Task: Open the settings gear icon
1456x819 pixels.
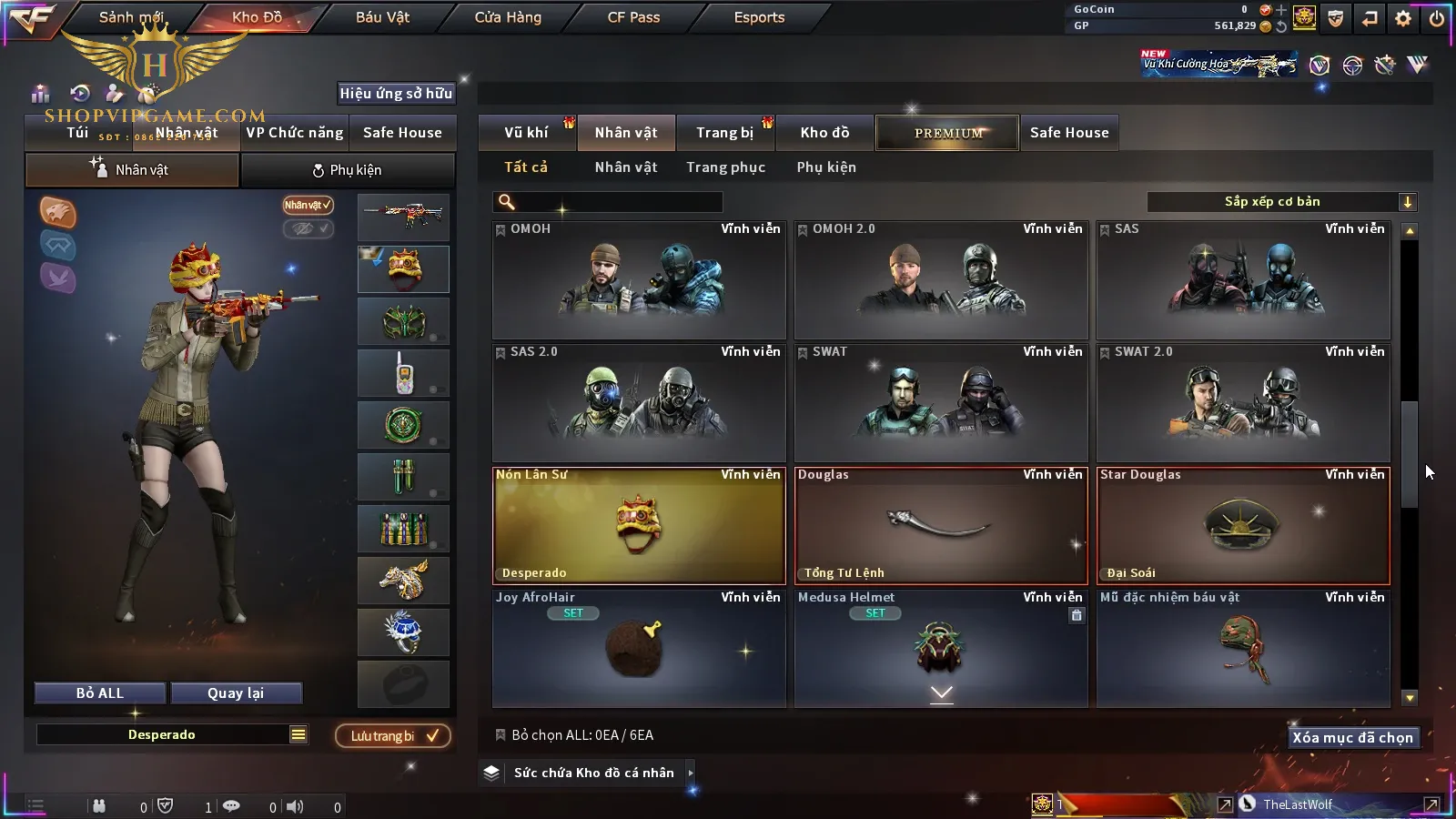Action: (1403, 18)
